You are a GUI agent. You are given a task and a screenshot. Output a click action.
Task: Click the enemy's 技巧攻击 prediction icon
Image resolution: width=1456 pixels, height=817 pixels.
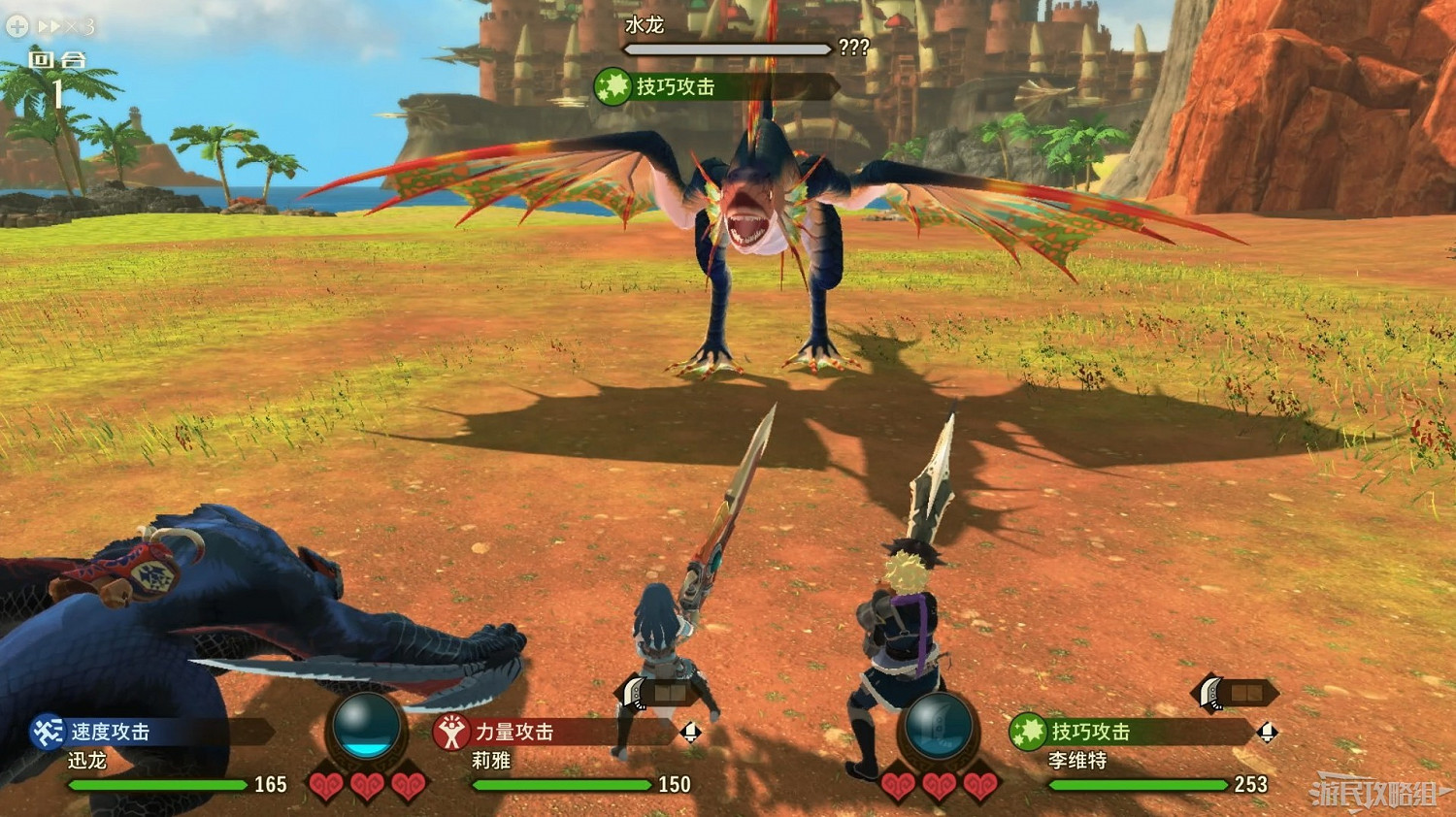(612, 85)
